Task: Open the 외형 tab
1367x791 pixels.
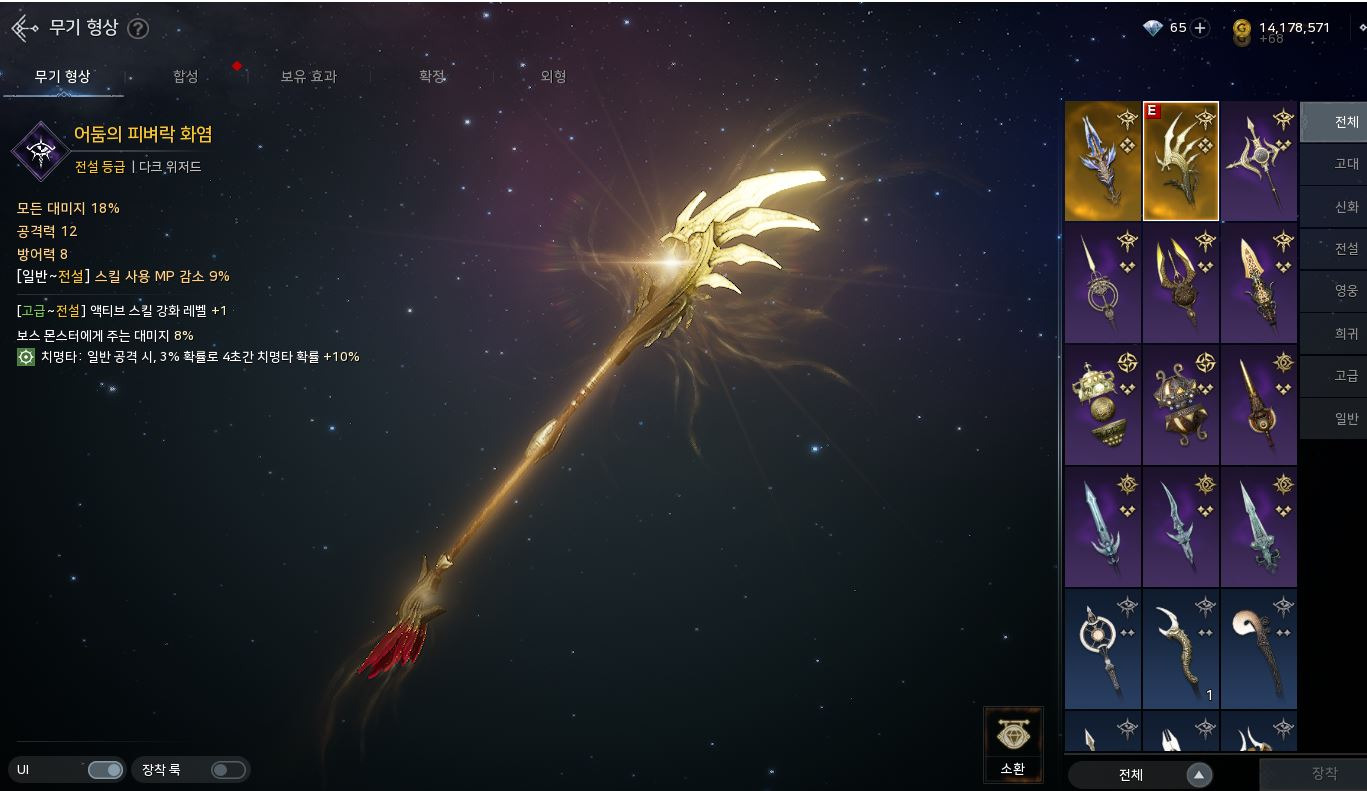Action: 553,77
